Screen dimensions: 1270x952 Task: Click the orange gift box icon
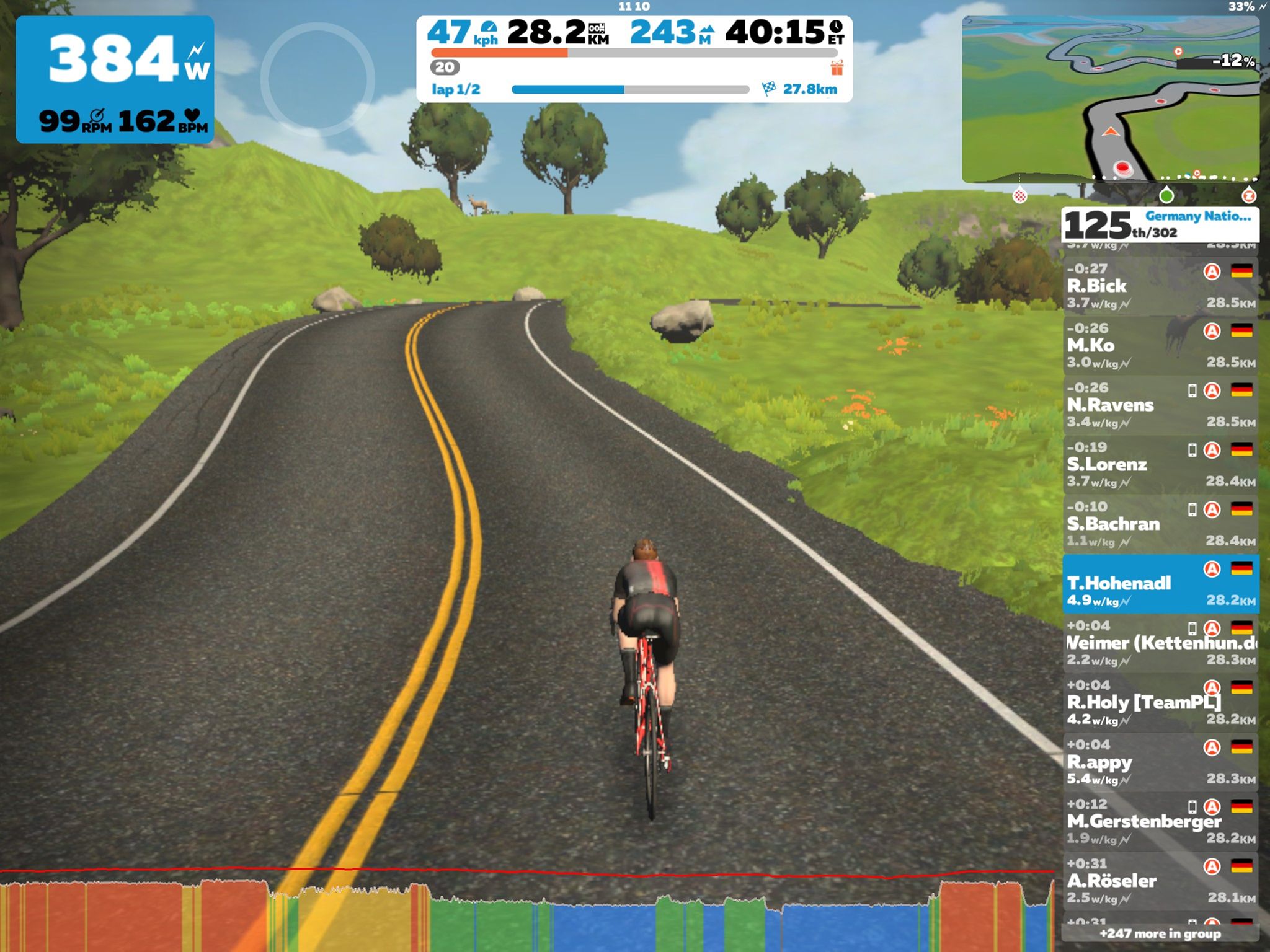tap(837, 68)
